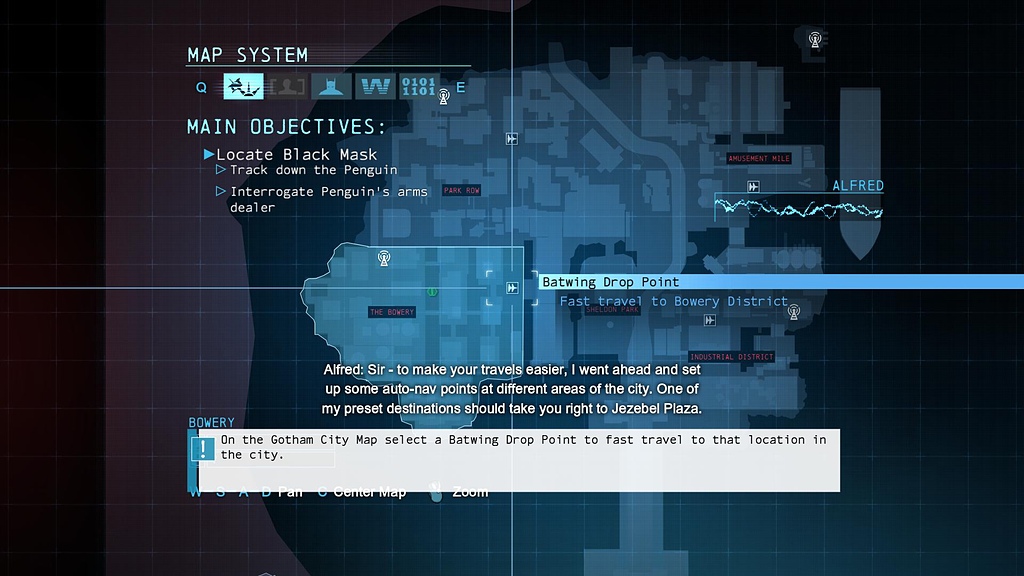Select the highlighted Bowery Batwing Drop Point
This screenshot has width=1024, height=576.
(x=512, y=288)
